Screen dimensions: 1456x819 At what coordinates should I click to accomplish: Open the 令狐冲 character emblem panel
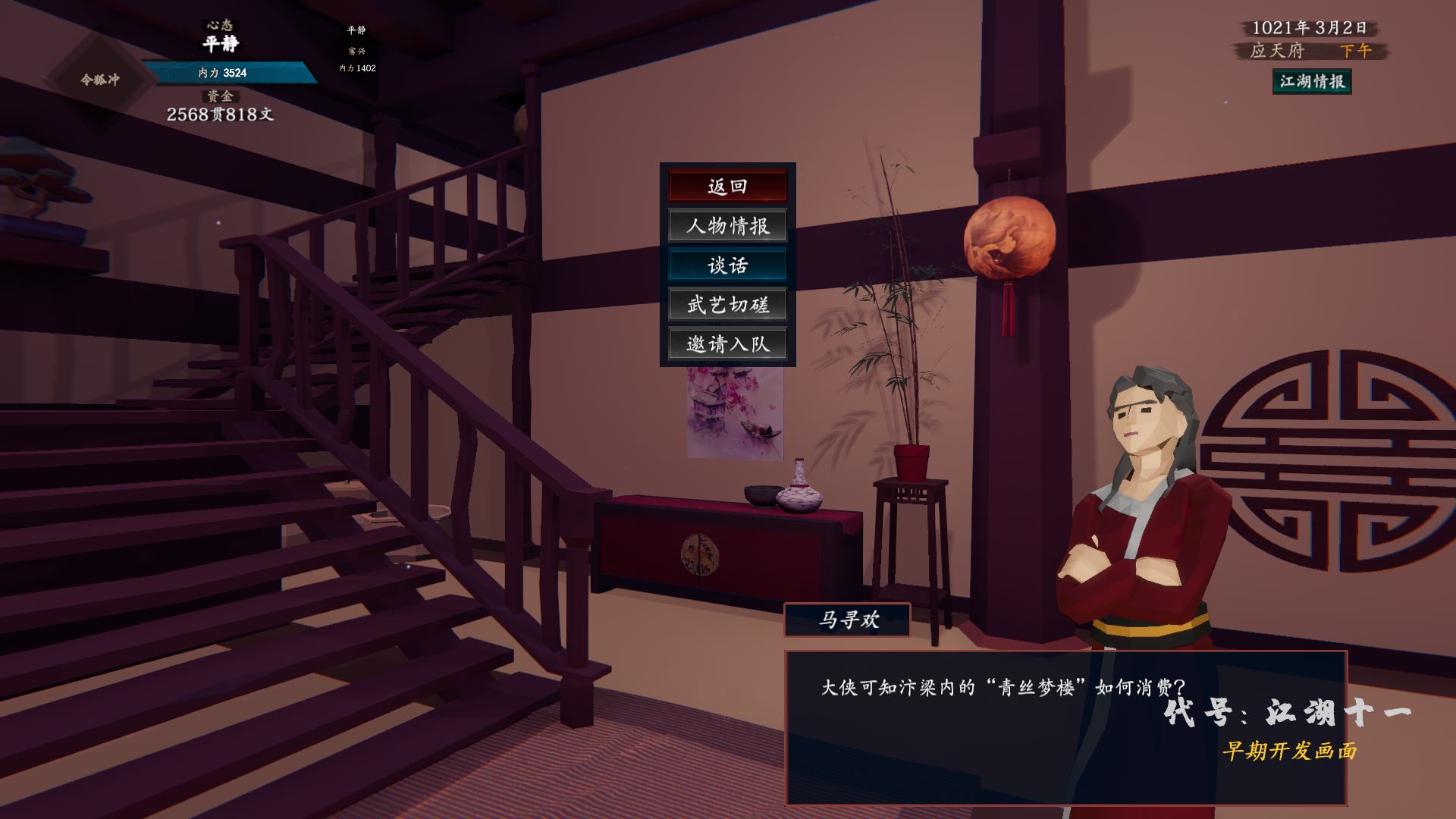click(x=99, y=80)
